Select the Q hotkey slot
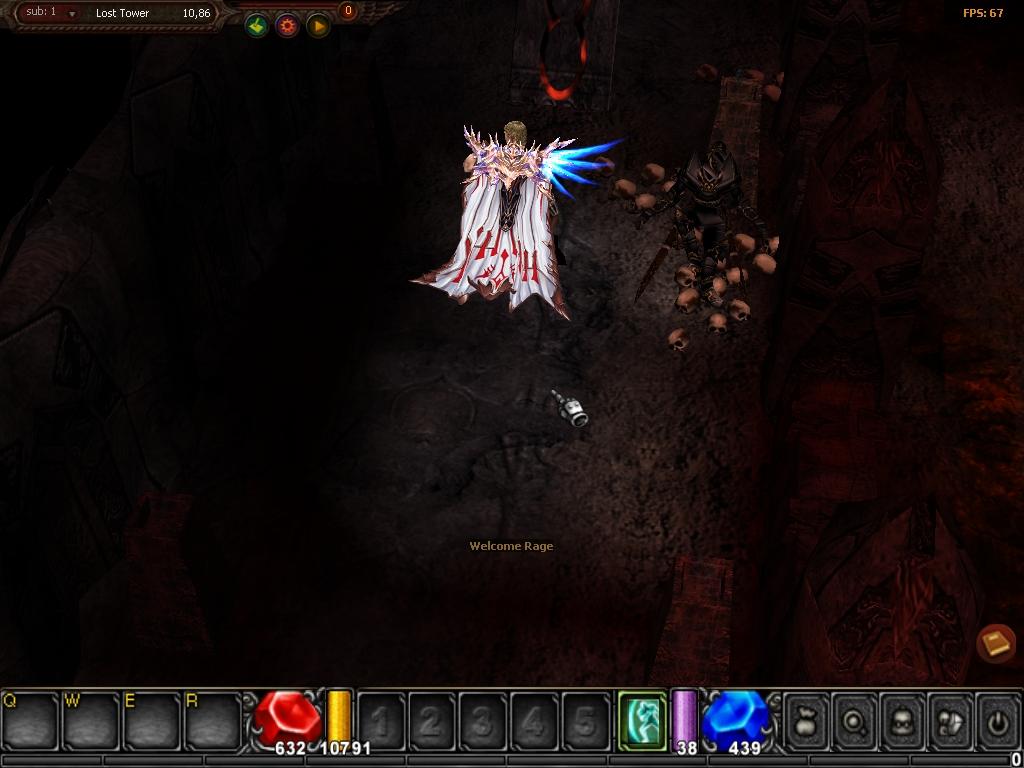This screenshot has height=768, width=1024. pyautogui.click(x=30, y=719)
